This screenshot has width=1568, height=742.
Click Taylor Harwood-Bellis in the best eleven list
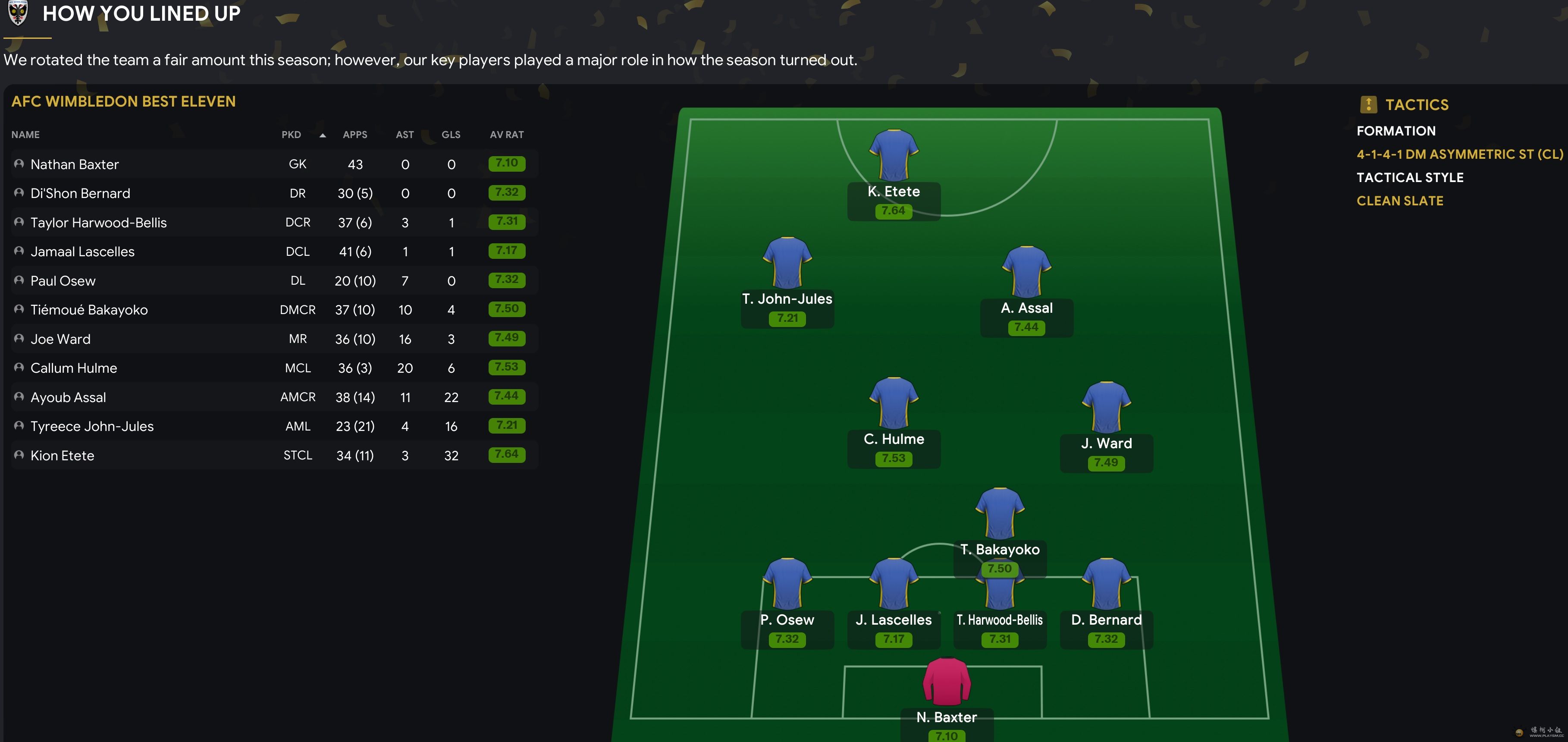(x=99, y=223)
